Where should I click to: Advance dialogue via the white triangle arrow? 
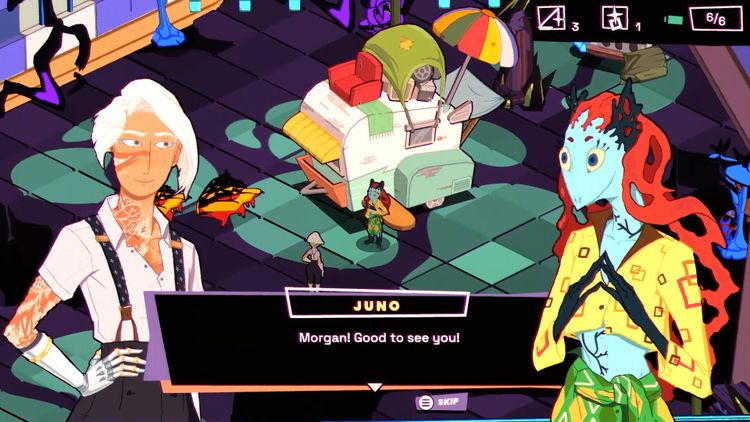click(375, 387)
